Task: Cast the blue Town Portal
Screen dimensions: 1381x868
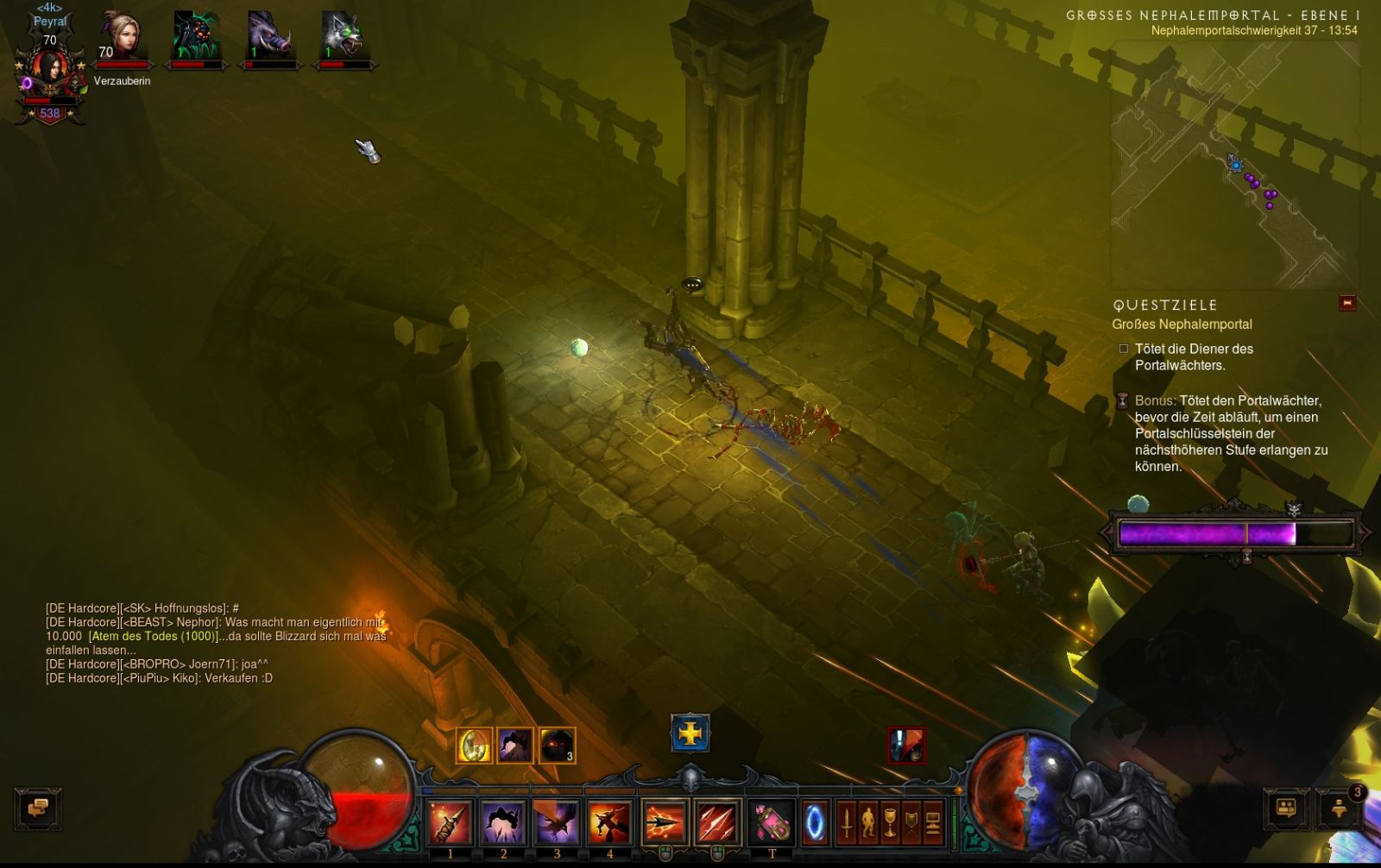Action: tap(815, 822)
